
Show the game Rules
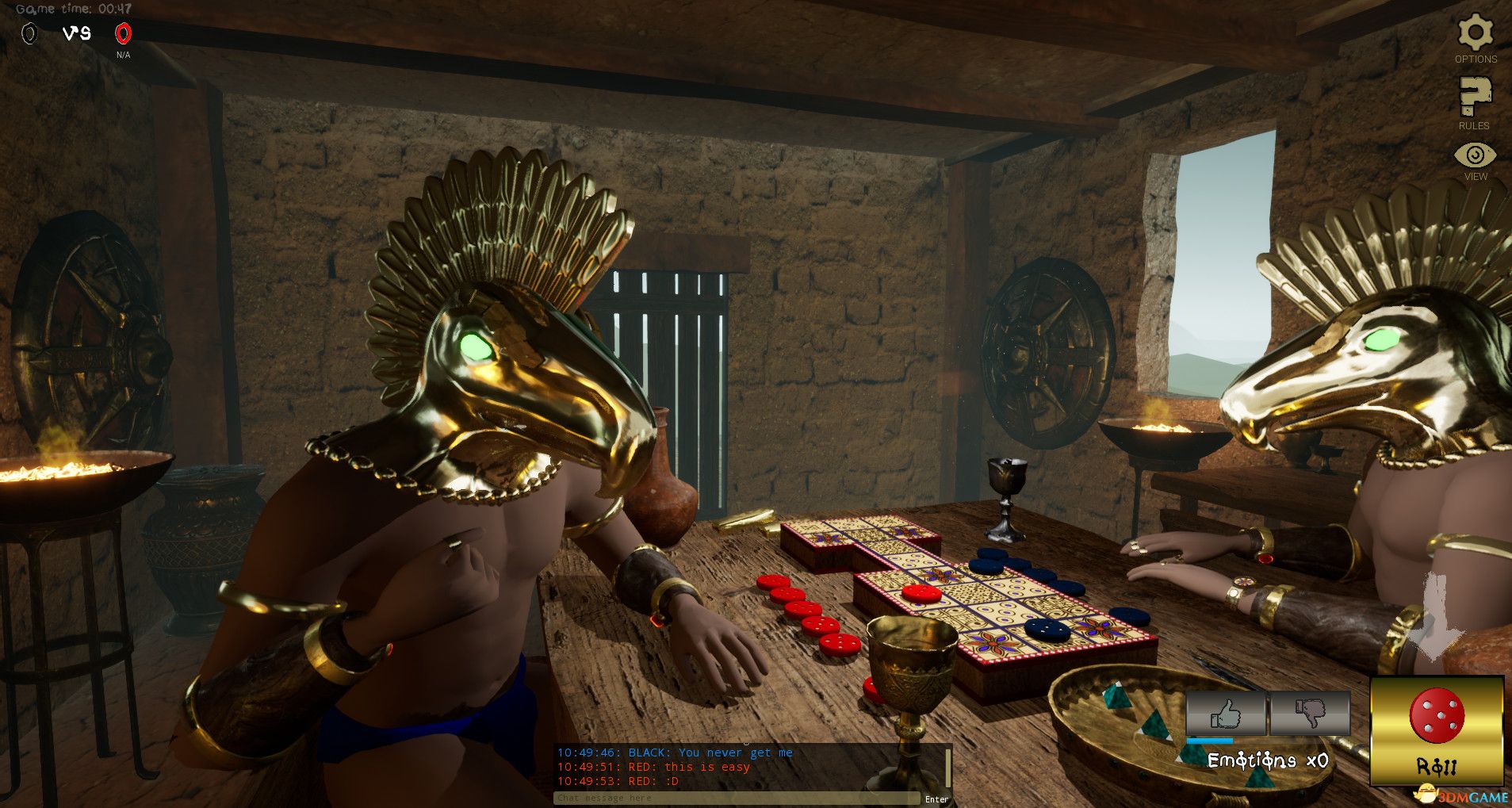[x=1474, y=98]
